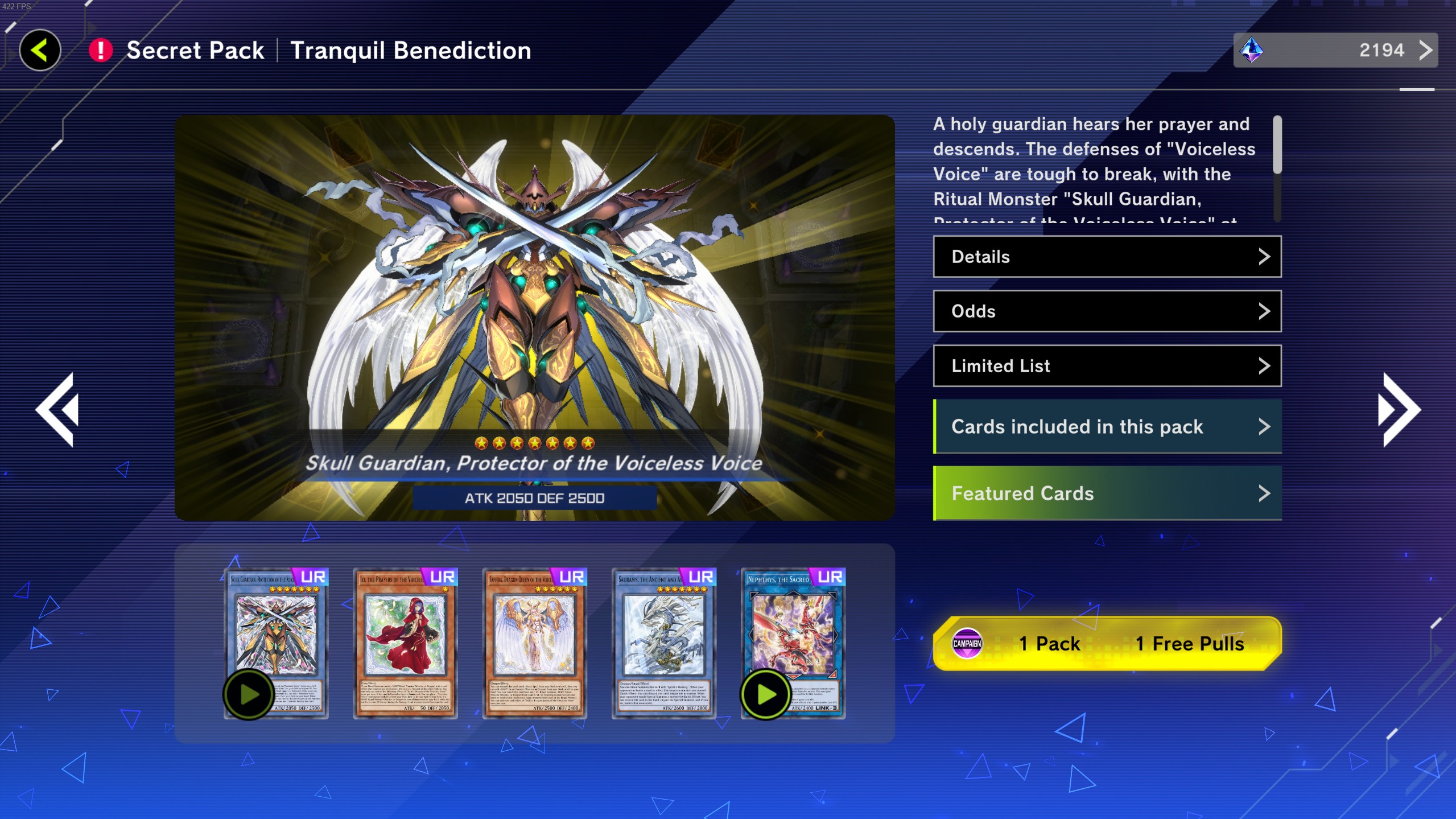Open Featured Cards

pos(1107,493)
